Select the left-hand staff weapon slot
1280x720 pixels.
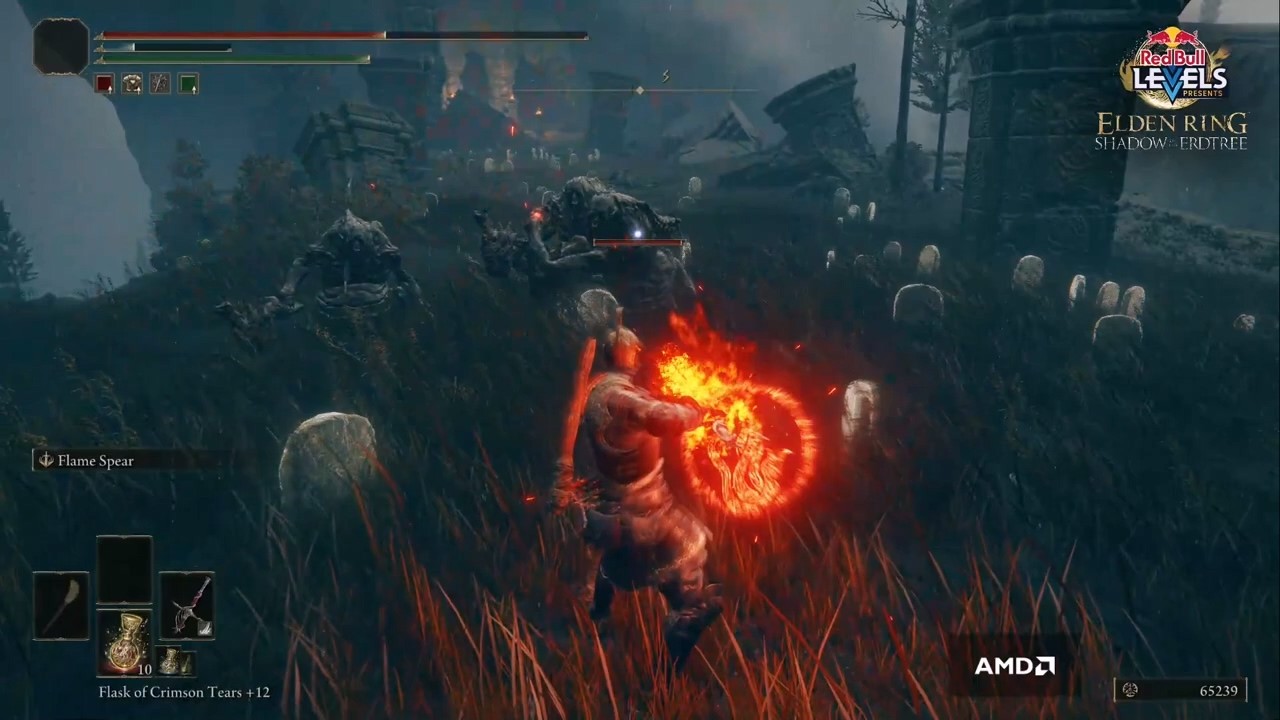[61, 606]
